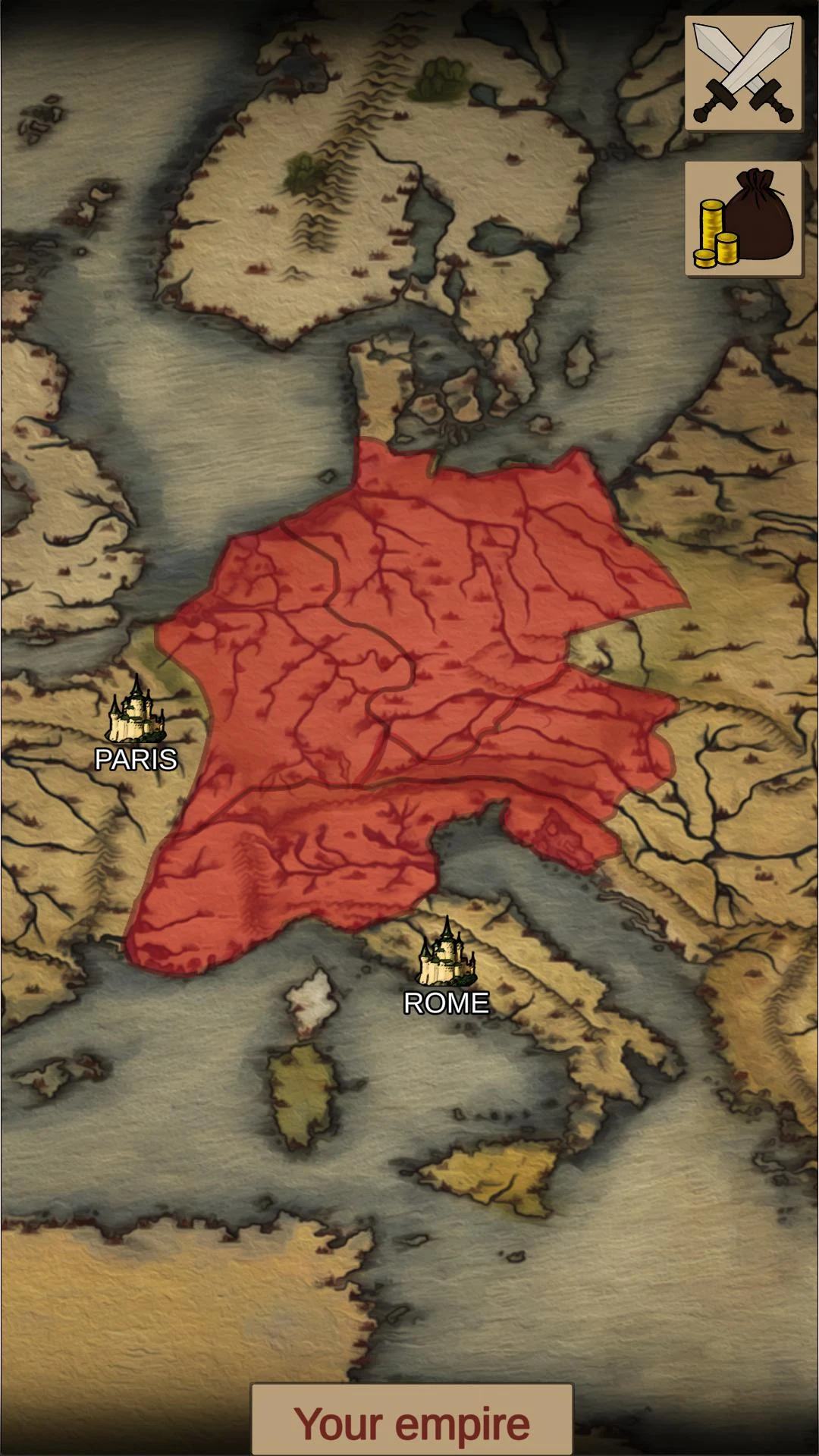Open the crossed swords battle menu

tap(743, 74)
